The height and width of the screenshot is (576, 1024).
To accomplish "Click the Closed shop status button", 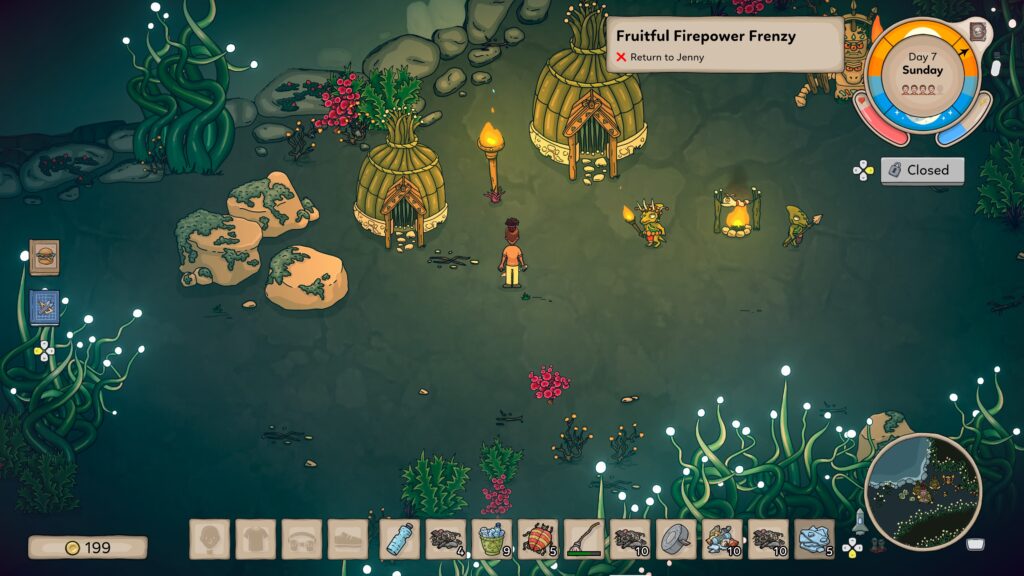I will click(922, 170).
